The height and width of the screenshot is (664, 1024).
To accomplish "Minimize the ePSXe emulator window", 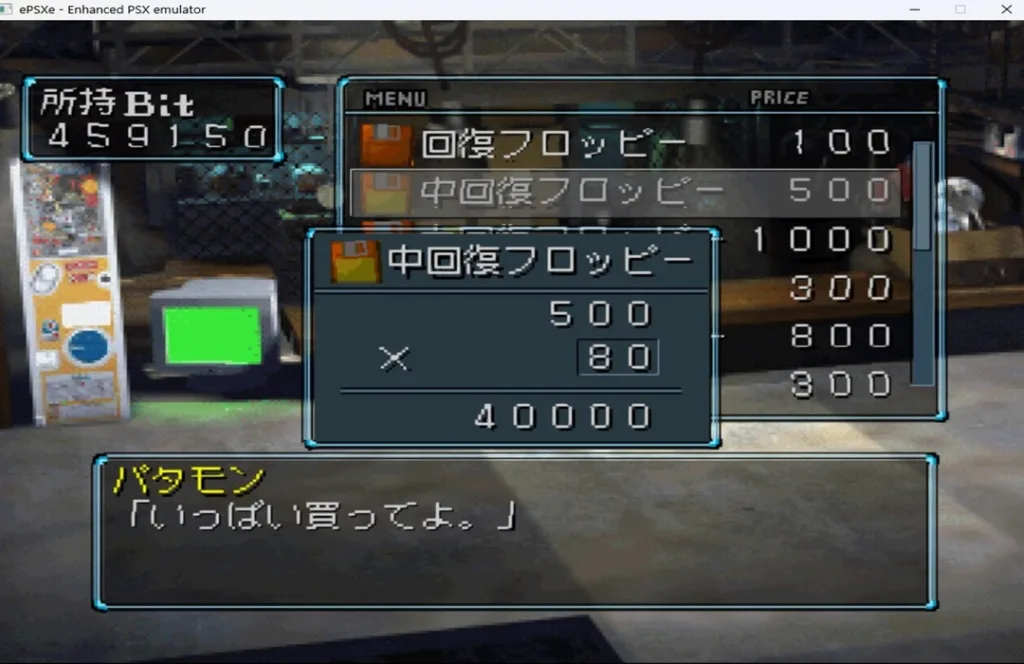I will coord(915,10).
